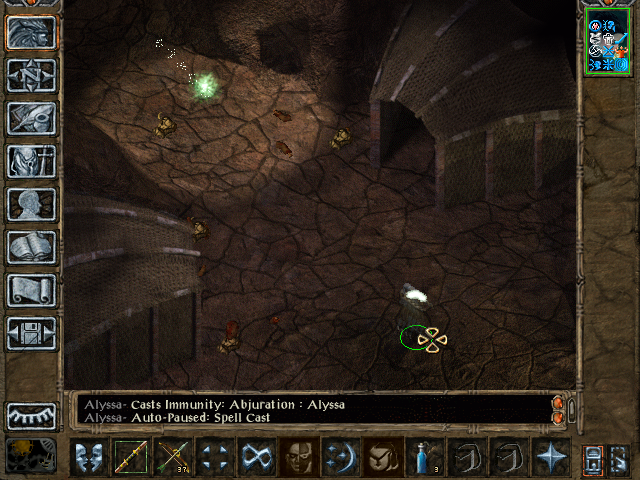
Task: Open the journal with the quill icon
Action: coord(32,118)
